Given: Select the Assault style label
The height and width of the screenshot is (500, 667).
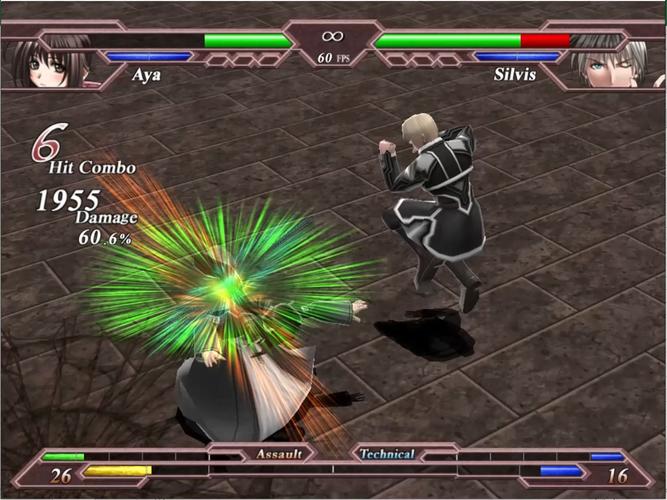Looking at the screenshot, I should point(279,454).
